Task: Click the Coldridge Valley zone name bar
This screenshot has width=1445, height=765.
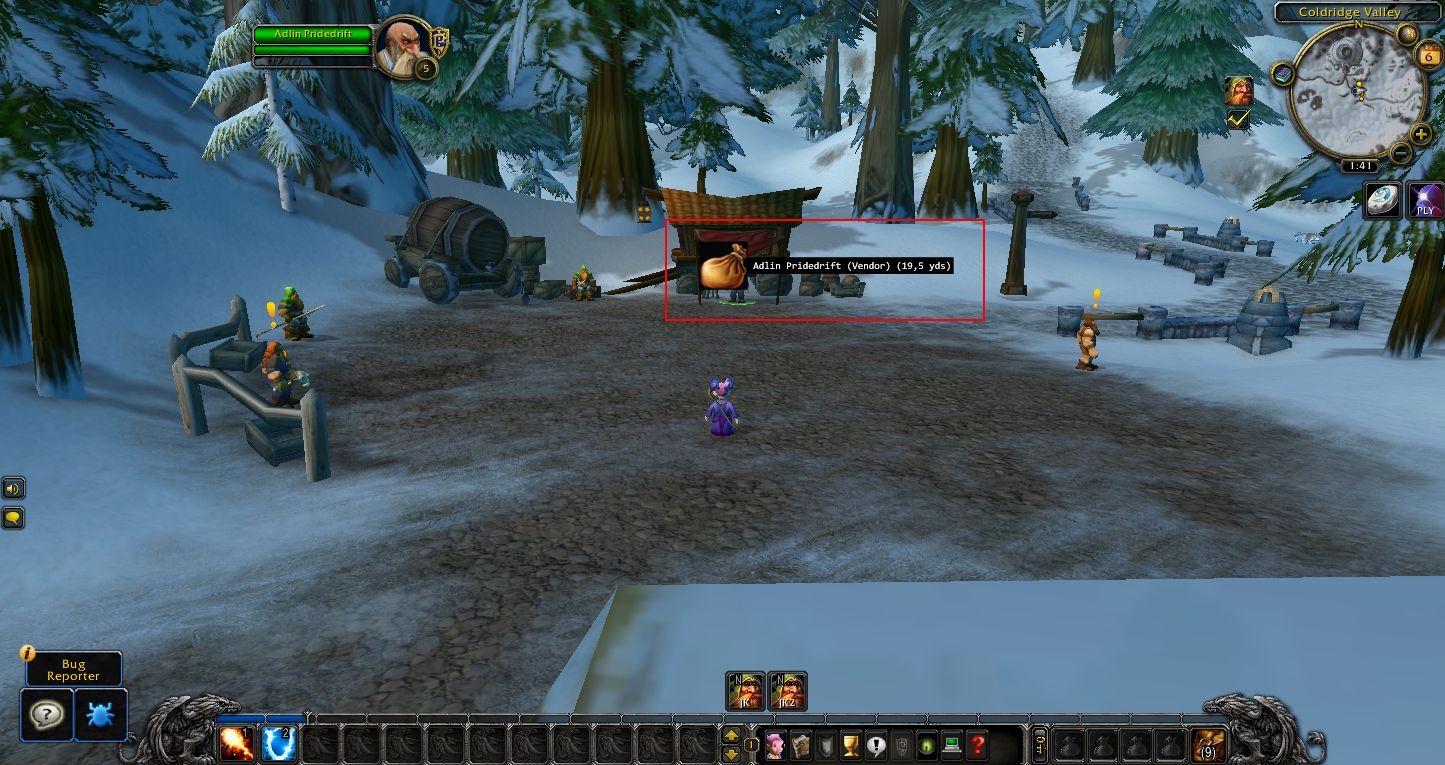Action: coord(1349,12)
